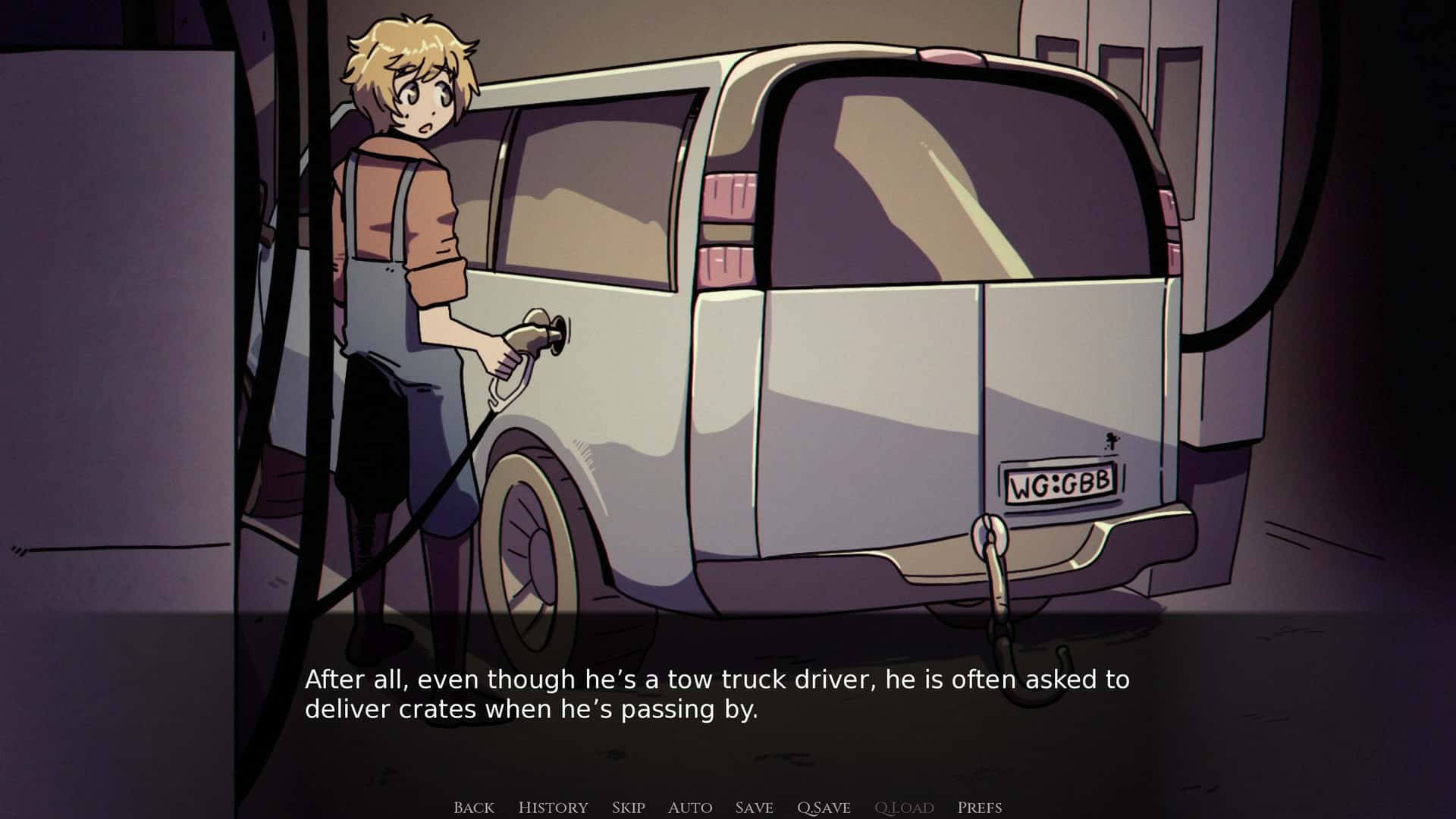Select the grayed-out Q.Load option
The height and width of the screenshot is (819, 1456).
[x=904, y=808]
